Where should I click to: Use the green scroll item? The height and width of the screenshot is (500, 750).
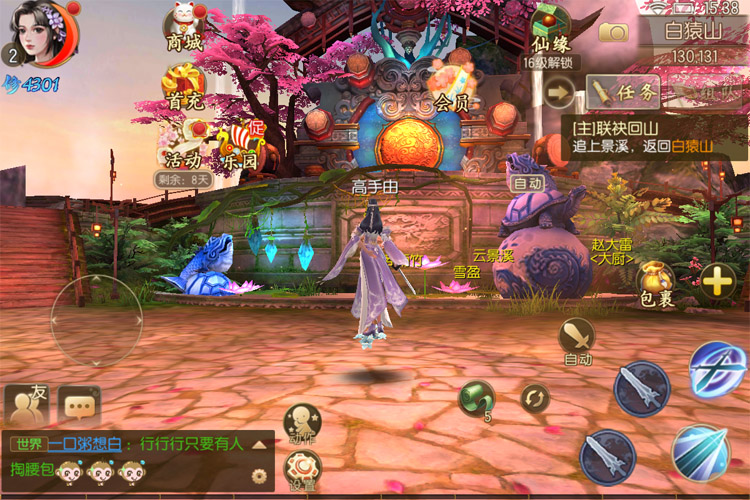pyautogui.click(x=476, y=398)
